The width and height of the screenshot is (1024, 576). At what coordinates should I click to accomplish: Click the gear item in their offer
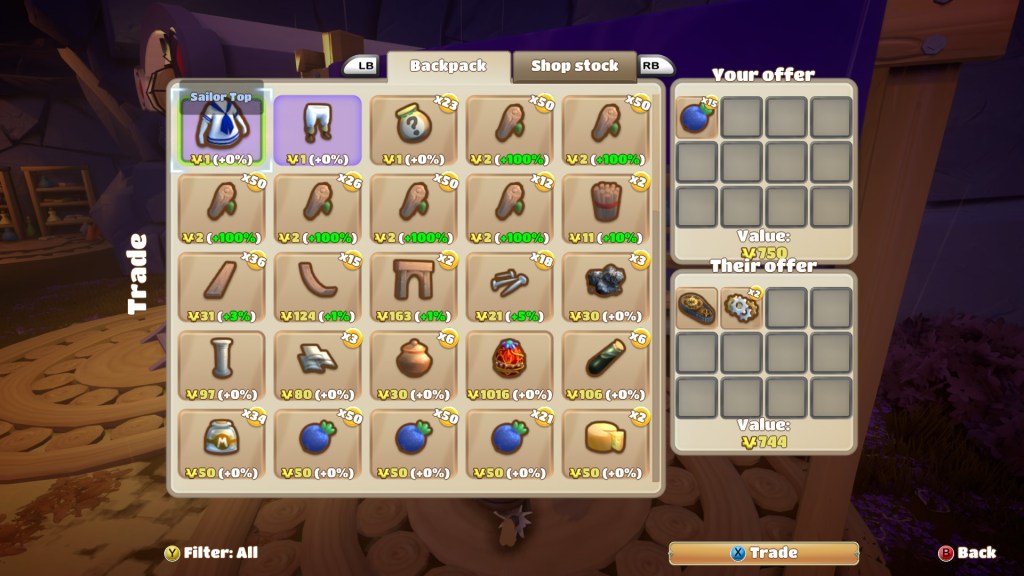(741, 309)
